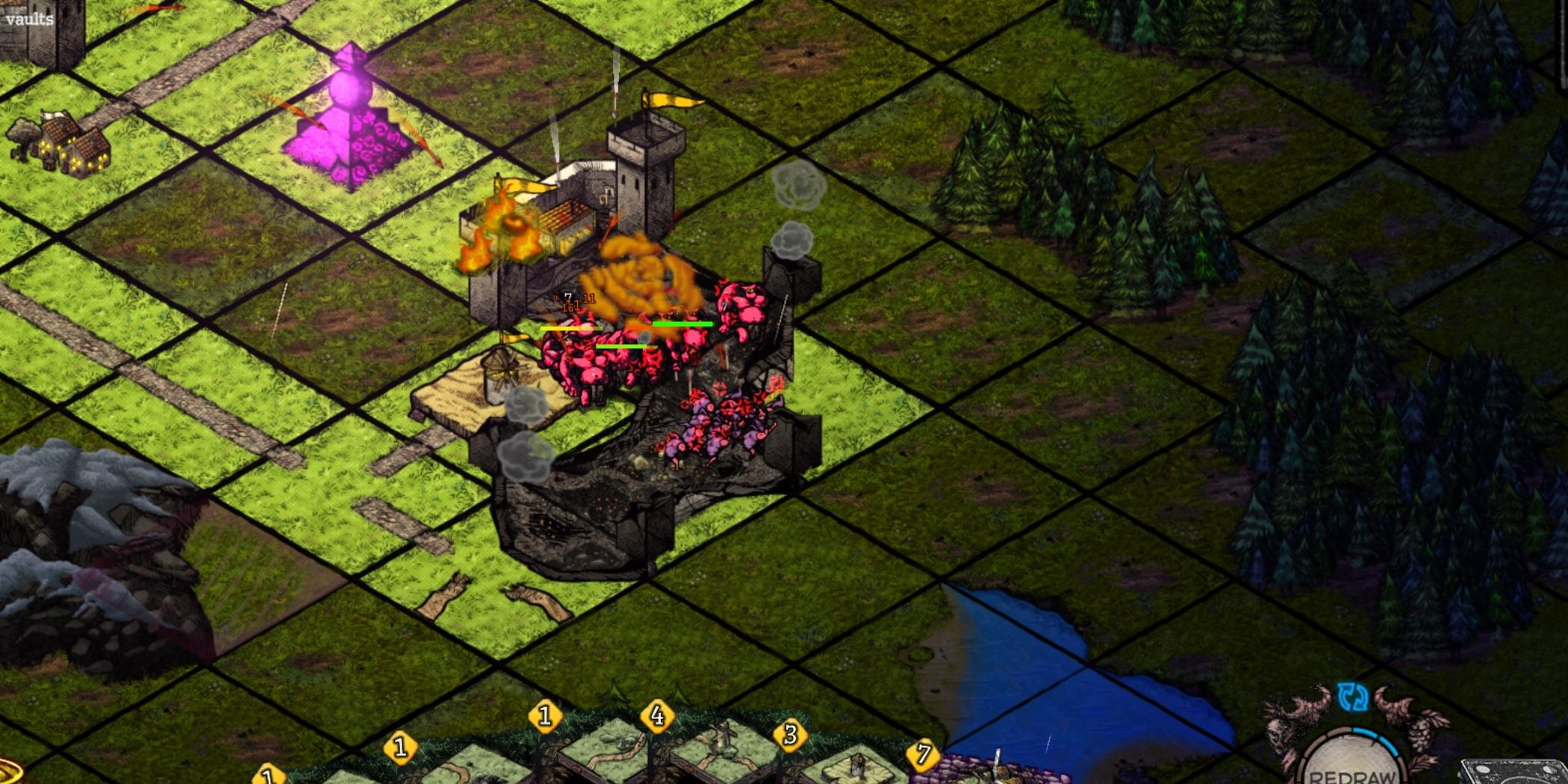1568x784 pixels.
Task: Select the windmill tile with the small flag
Action: pyautogui.click(x=500, y=373)
